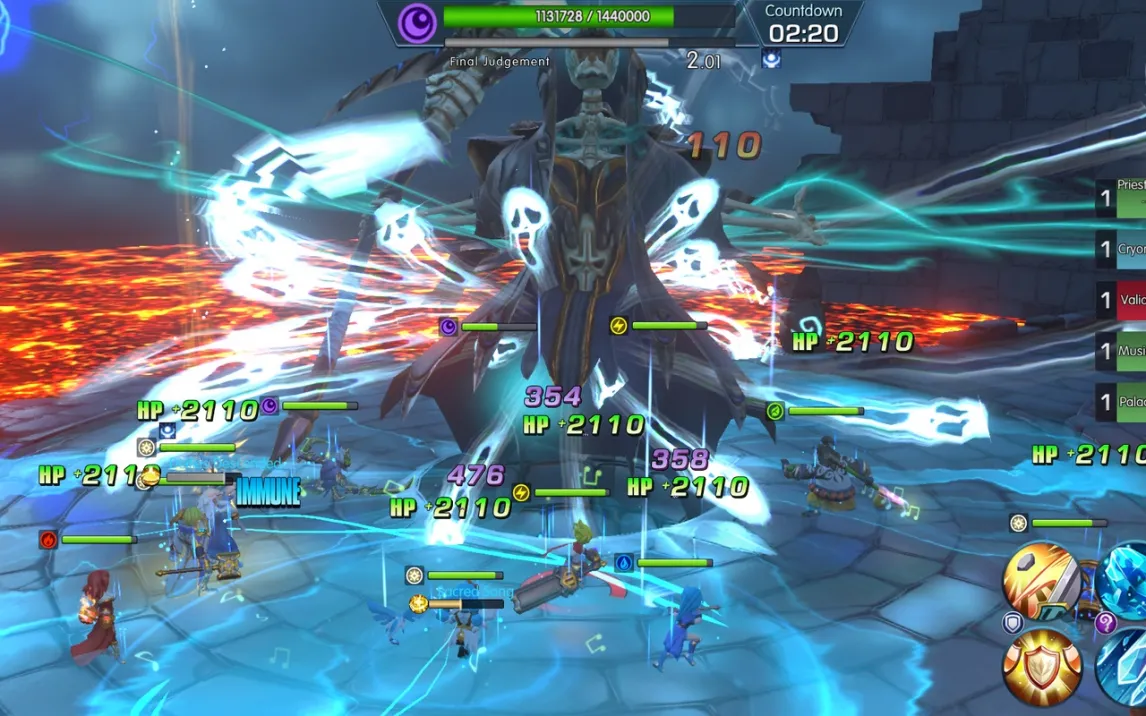Tap the small blue shield icon
Viewport: 1146px width, 716px height.
[1012, 623]
